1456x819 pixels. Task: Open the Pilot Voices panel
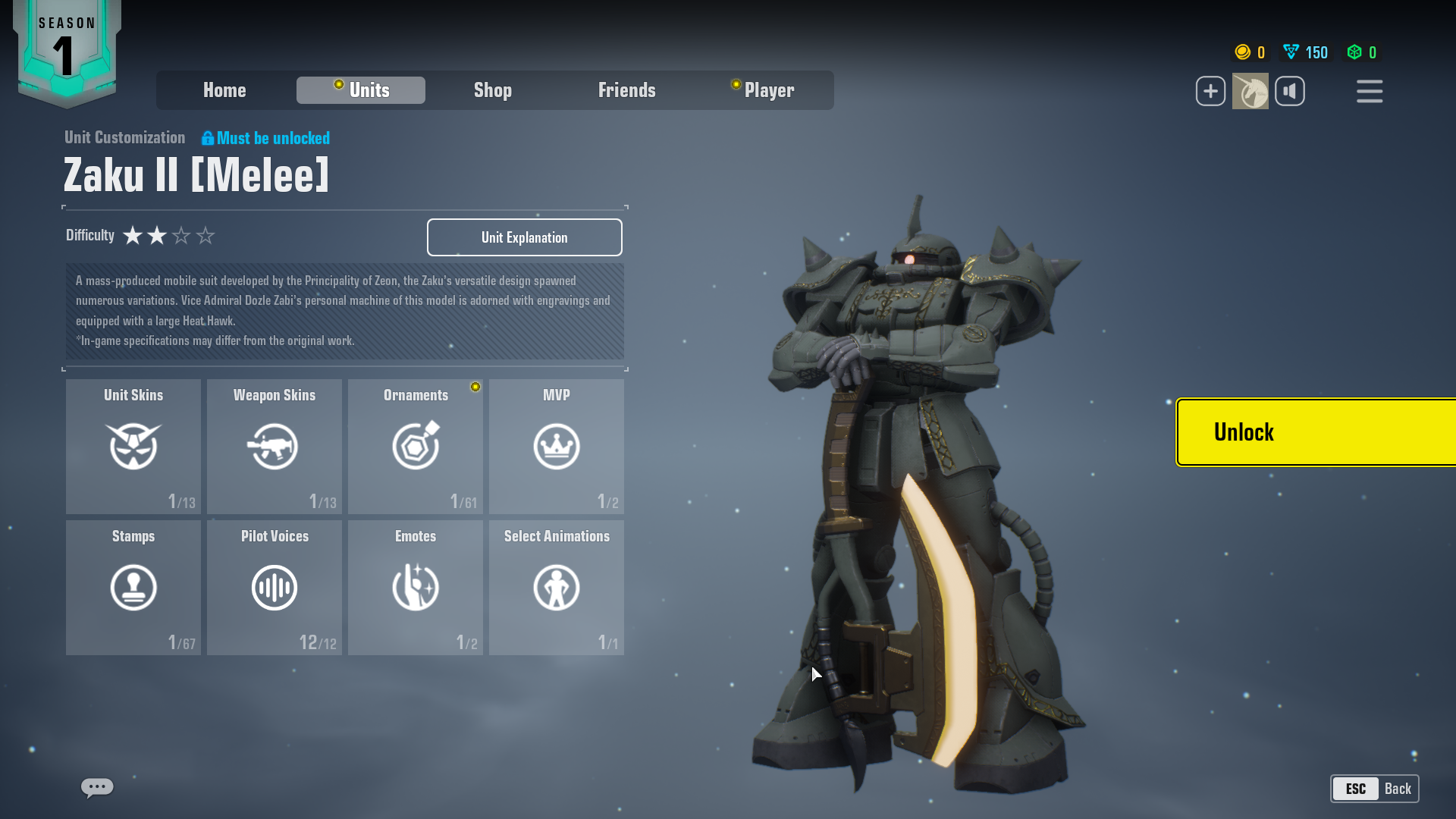275,587
